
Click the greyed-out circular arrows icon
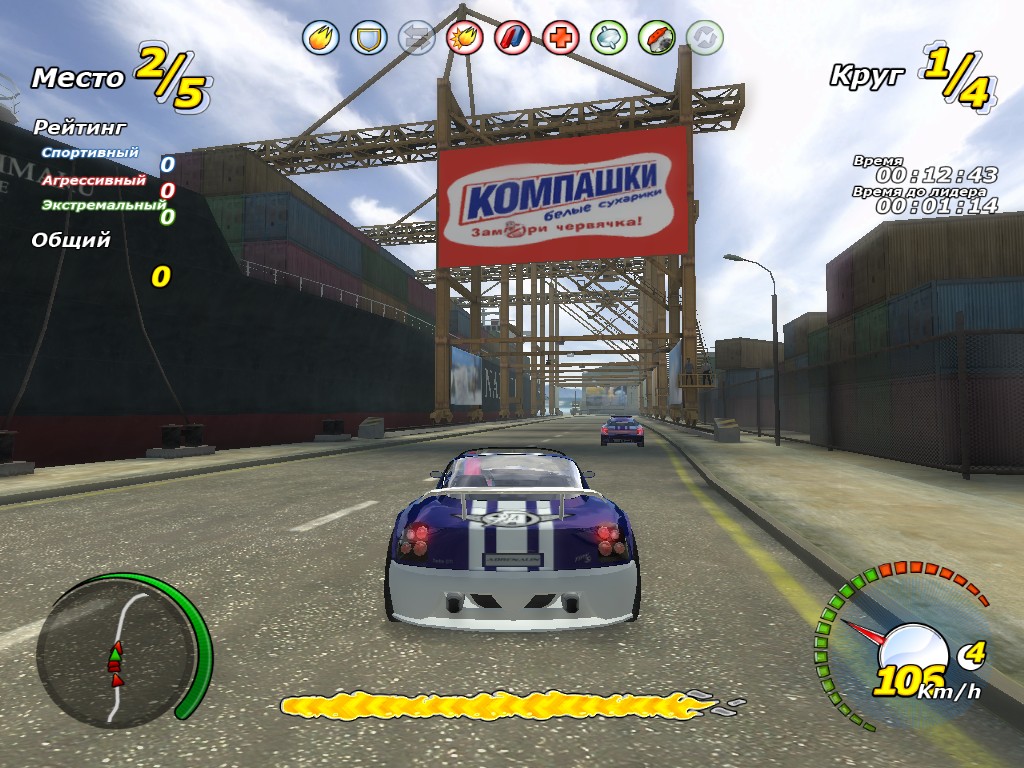click(x=705, y=38)
